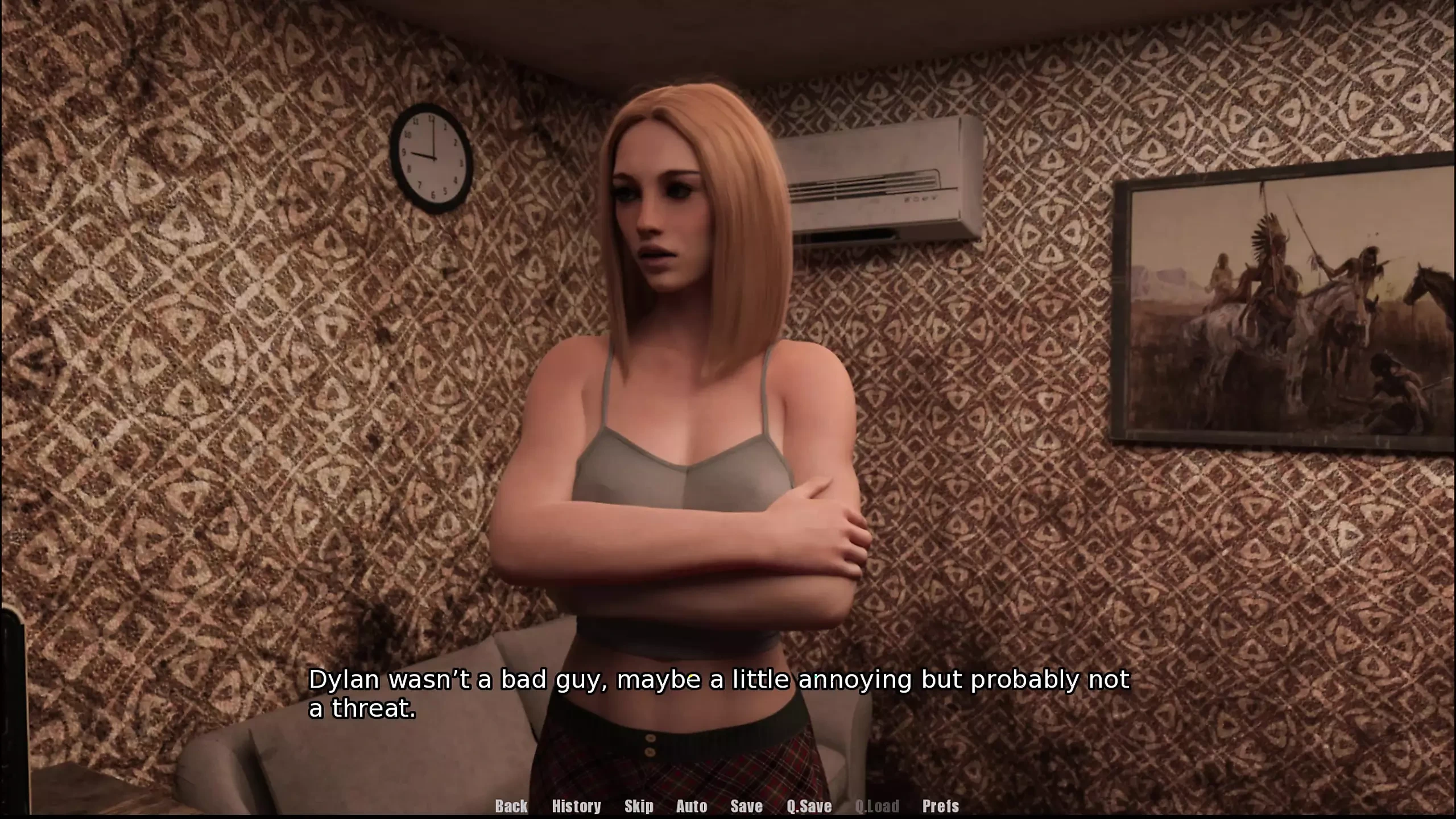The image size is (1456, 819).
Task: Open the Save game screen
Action: click(x=746, y=806)
